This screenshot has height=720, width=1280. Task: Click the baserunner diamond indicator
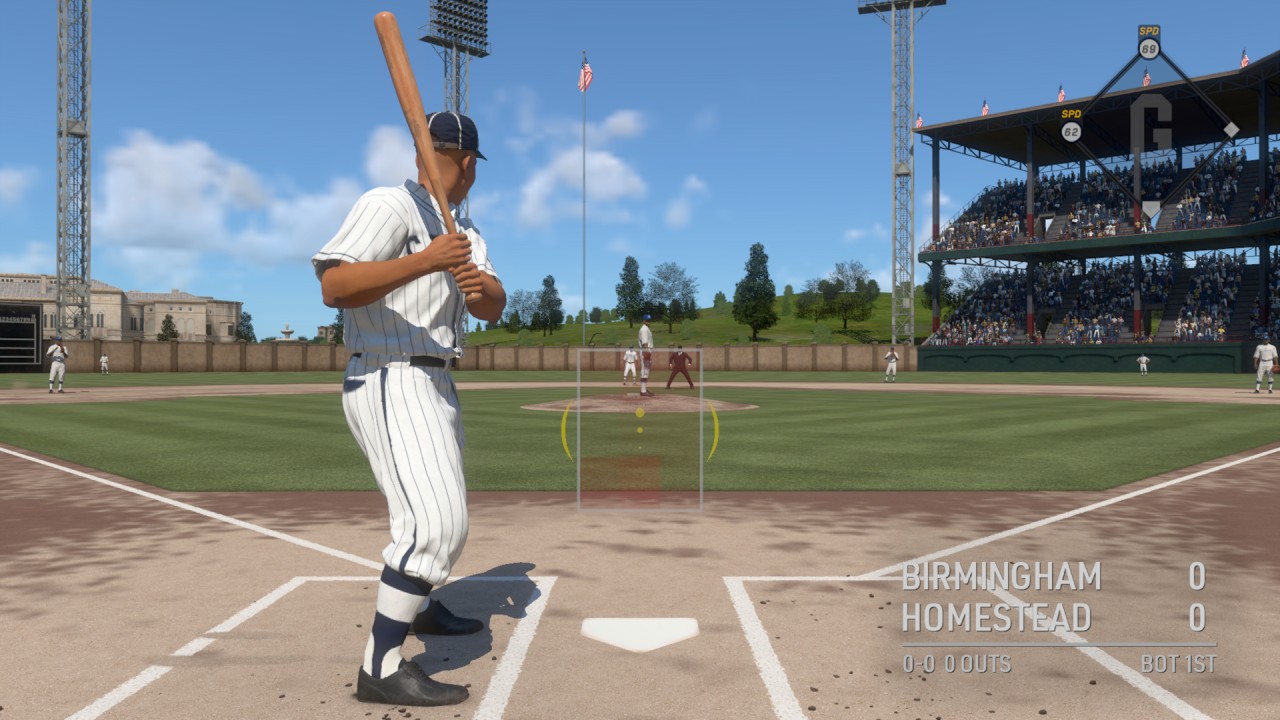1150,130
